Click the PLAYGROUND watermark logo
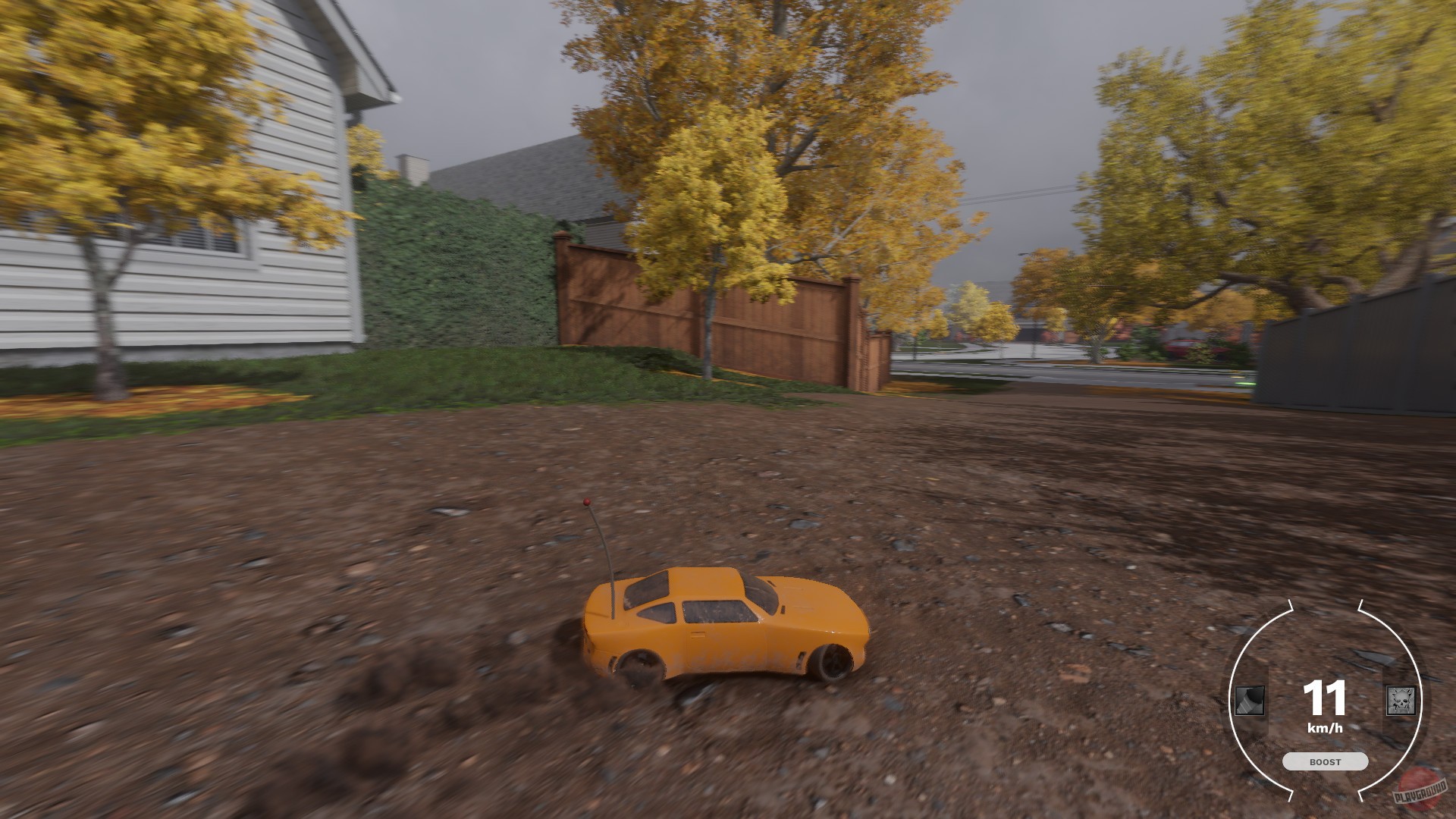The image size is (1456, 819). coord(1420,791)
